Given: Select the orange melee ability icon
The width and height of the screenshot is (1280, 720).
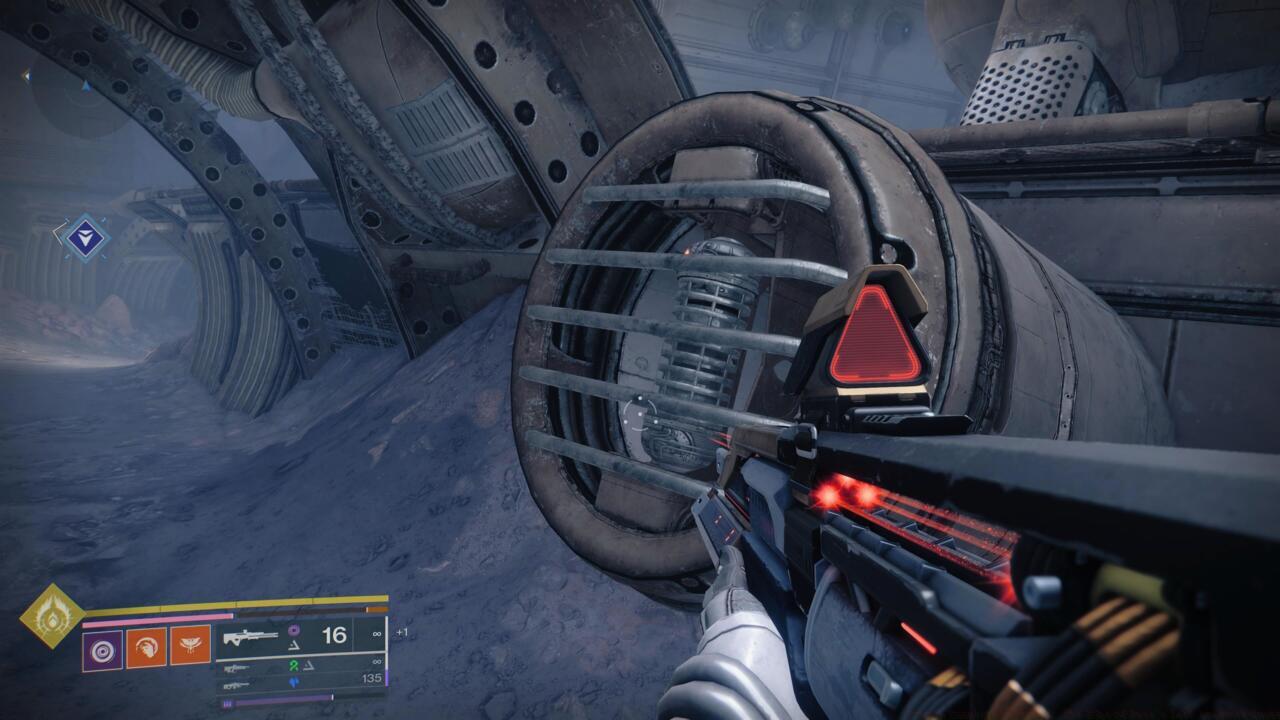Looking at the screenshot, I should (x=149, y=647).
